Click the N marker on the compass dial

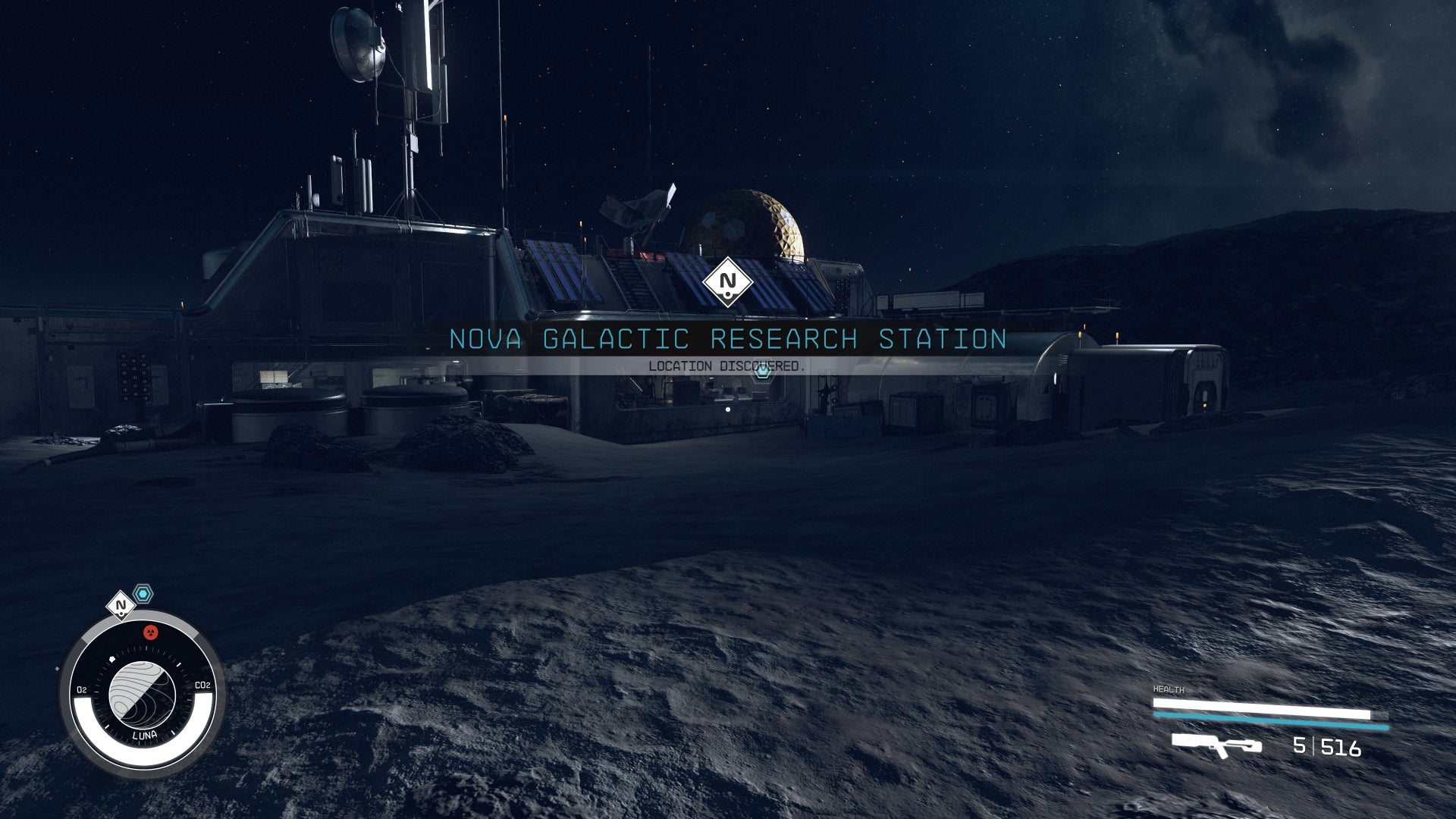point(119,606)
